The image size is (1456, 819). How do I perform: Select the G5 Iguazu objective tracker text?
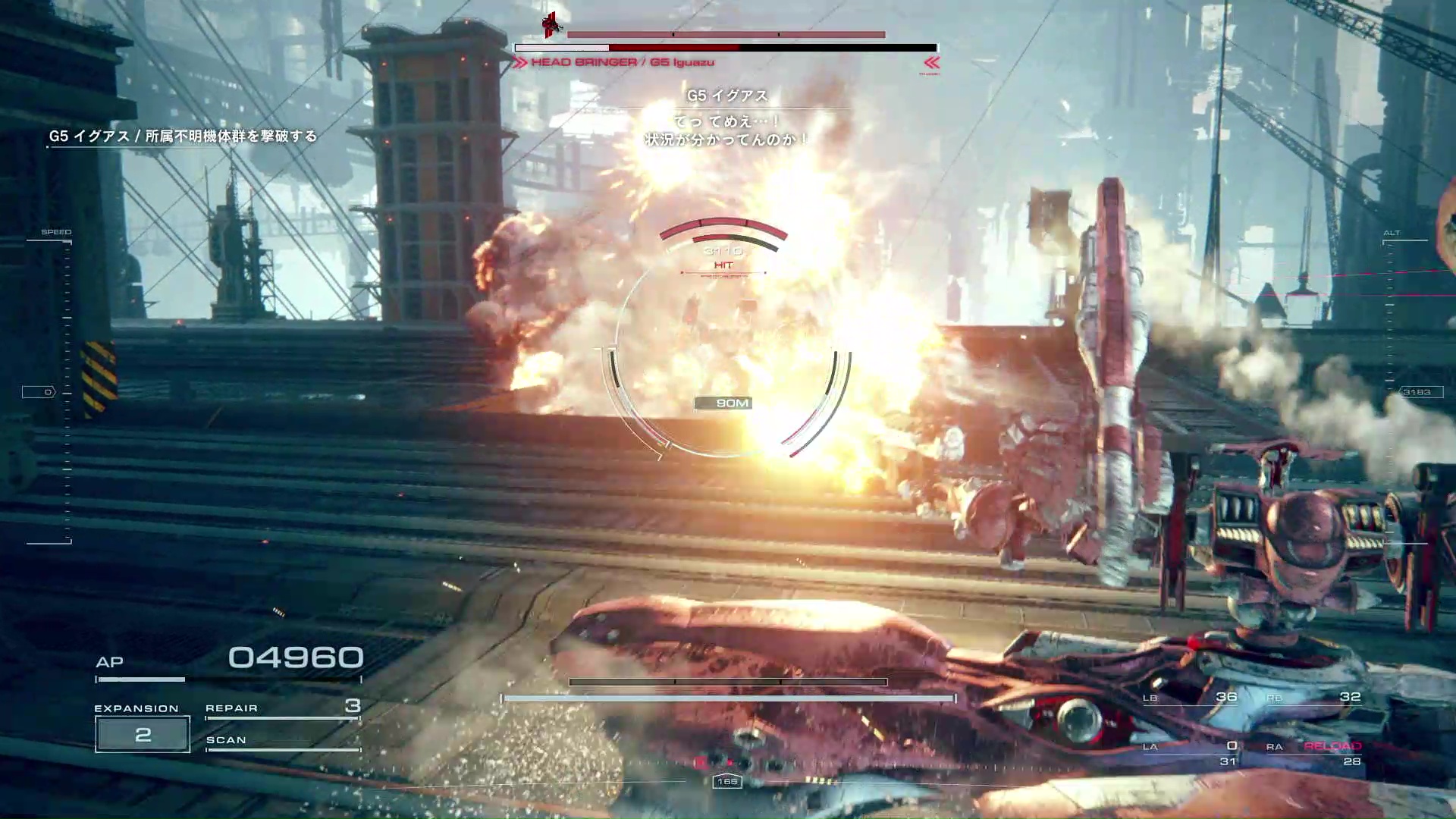[x=183, y=136]
